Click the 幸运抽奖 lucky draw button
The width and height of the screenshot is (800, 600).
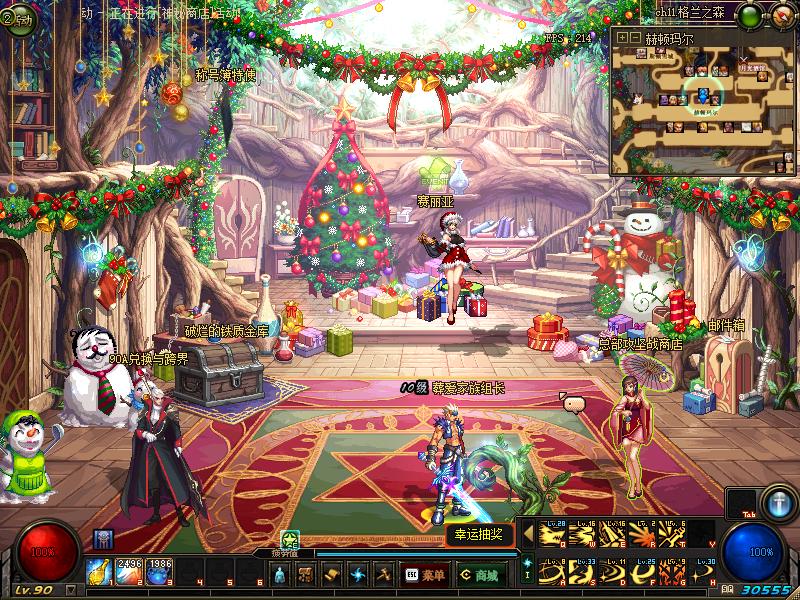(x=479, y=534)
